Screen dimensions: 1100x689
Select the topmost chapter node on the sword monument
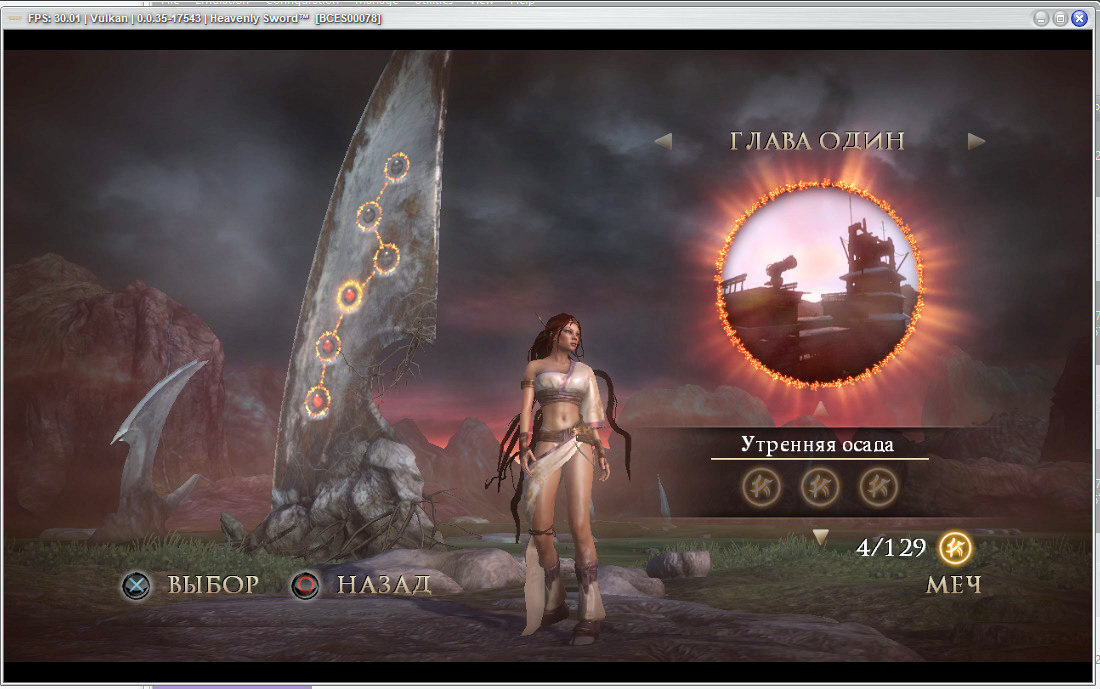pyautogui.click(x=397, y=167)
